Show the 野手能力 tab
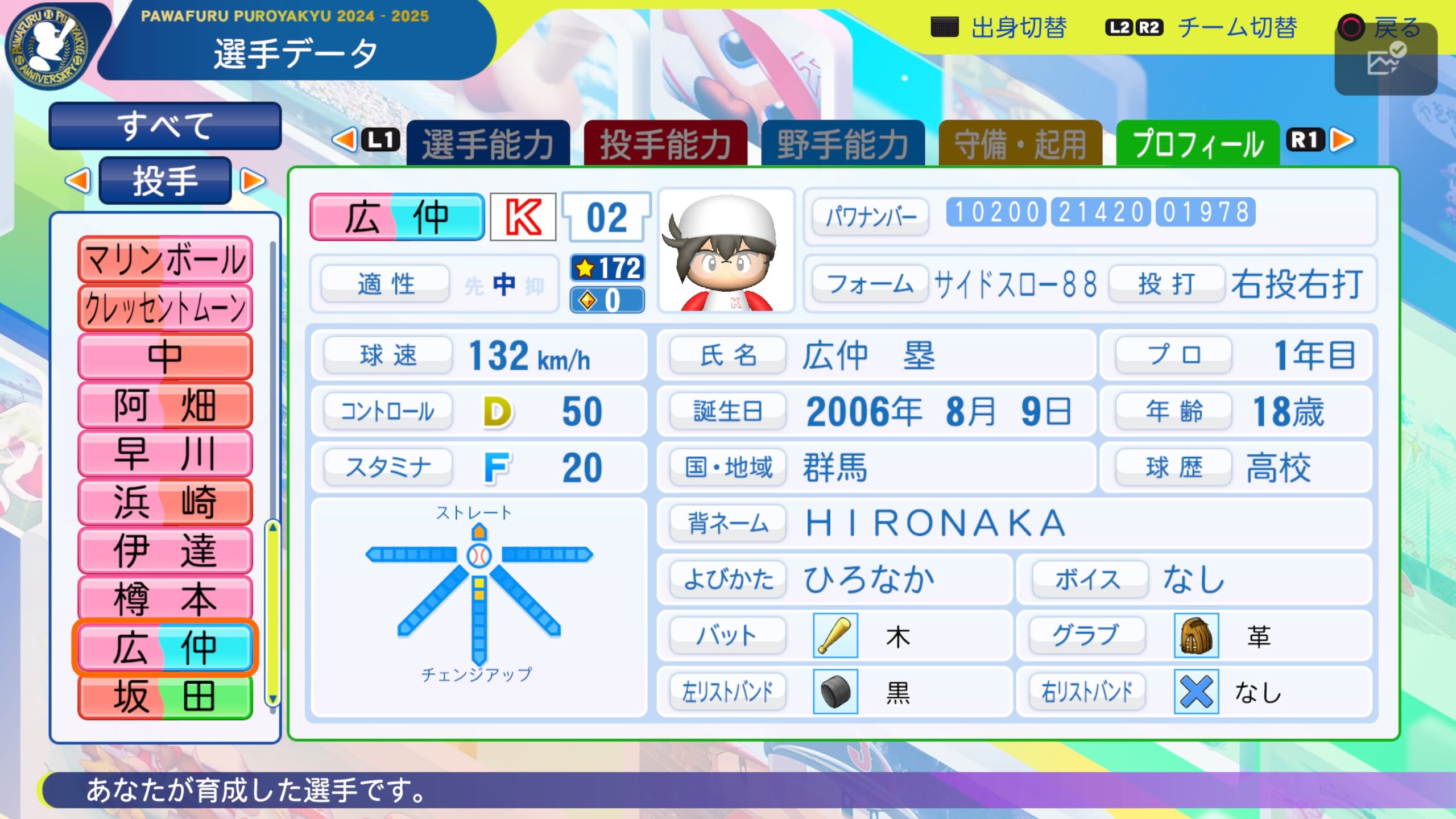1456x819 pixels. point(842,144)
